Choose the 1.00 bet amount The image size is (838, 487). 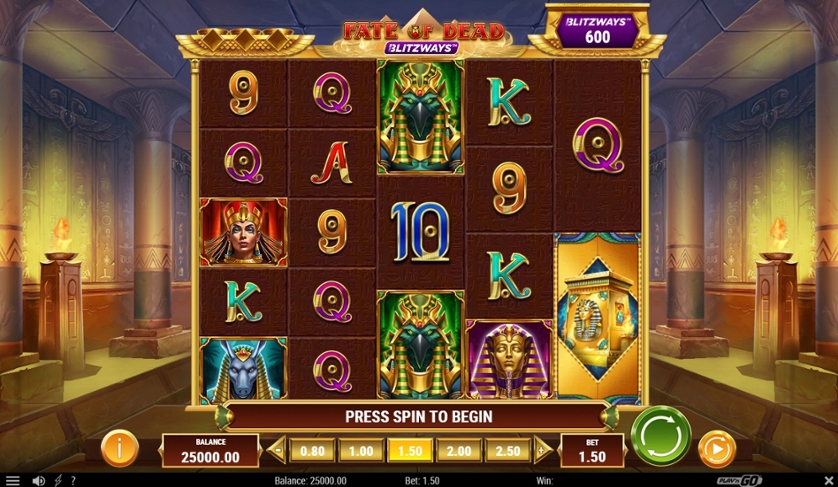360,451
